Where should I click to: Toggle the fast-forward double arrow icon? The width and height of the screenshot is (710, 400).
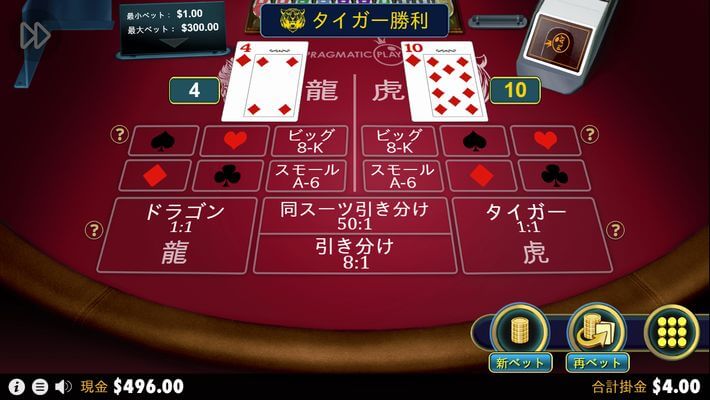tap(35, 36)
